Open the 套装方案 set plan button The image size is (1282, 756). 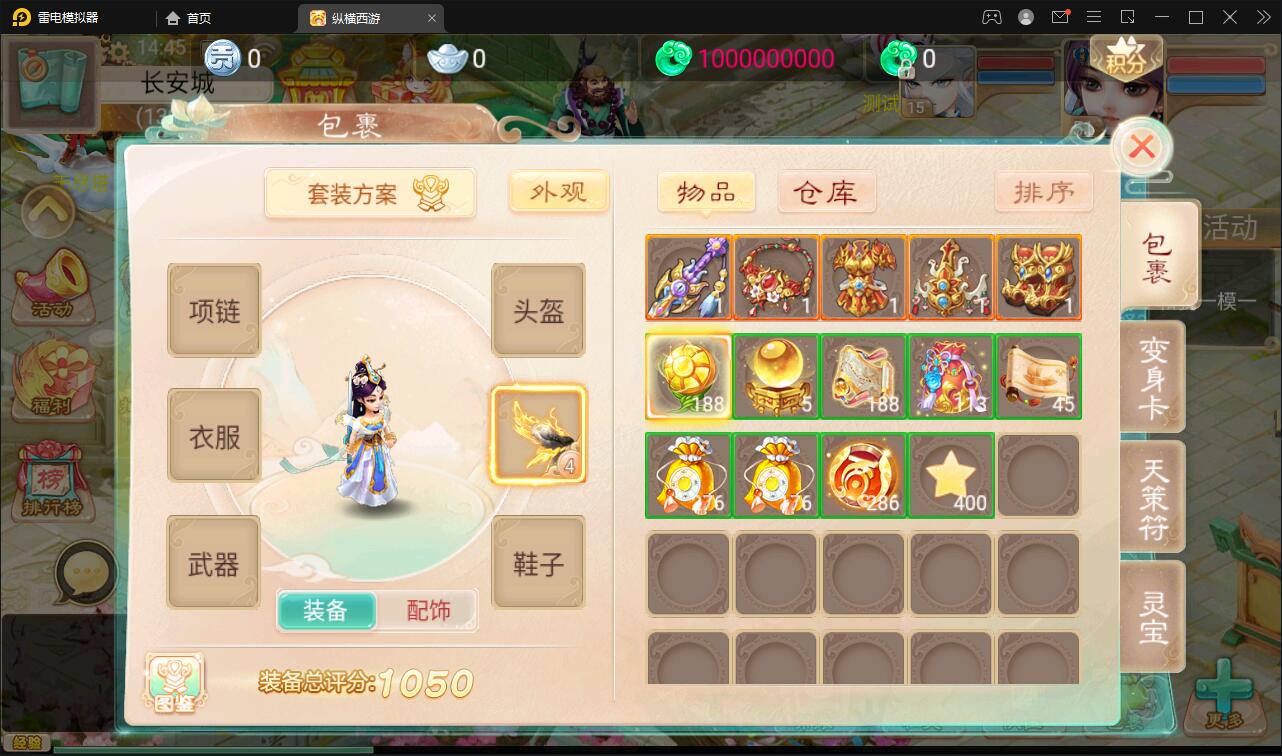(370, 190)
